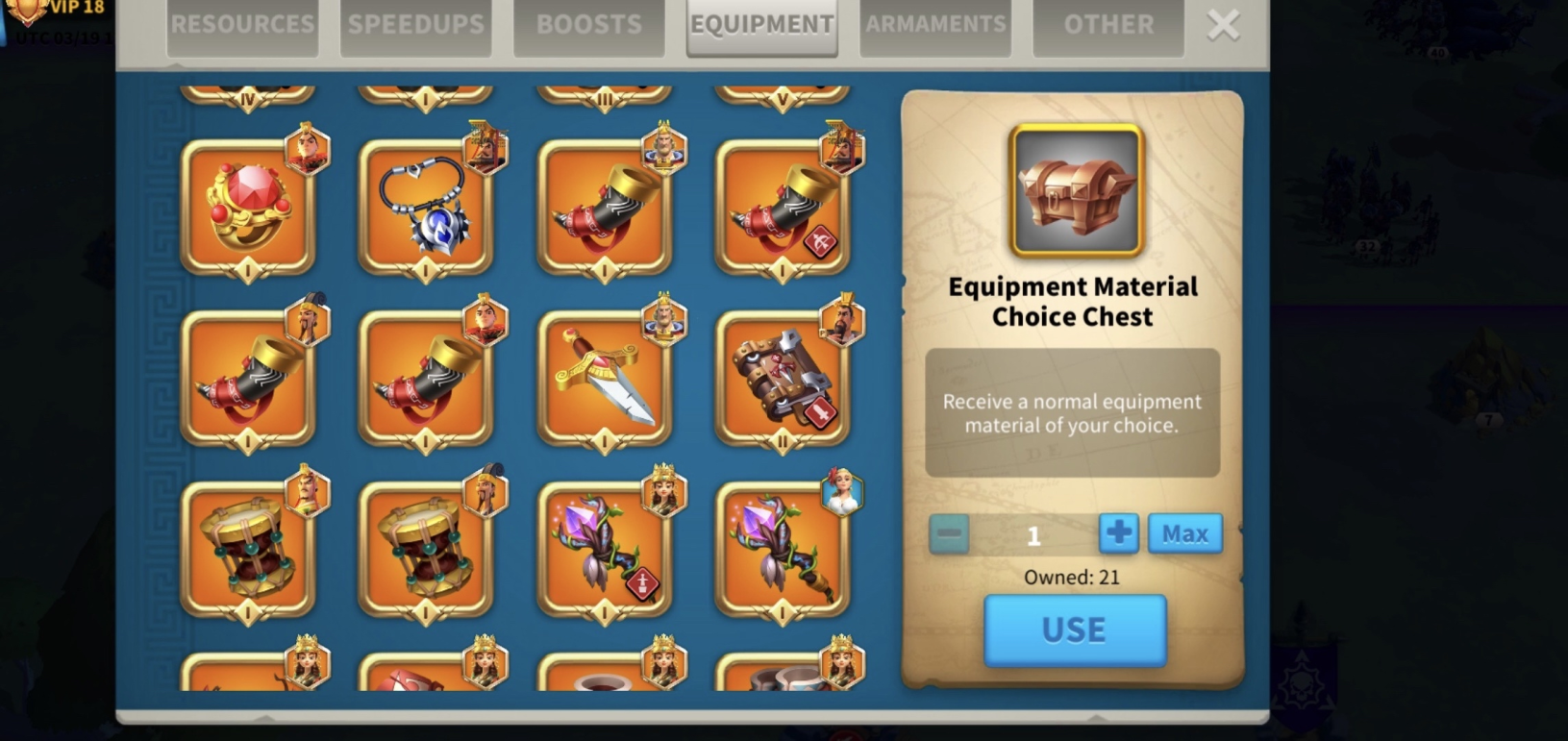Switch to the Armaments tab
Image resolution: width=1568 pixels, height=741 pixels.
[x=934, y=25]
